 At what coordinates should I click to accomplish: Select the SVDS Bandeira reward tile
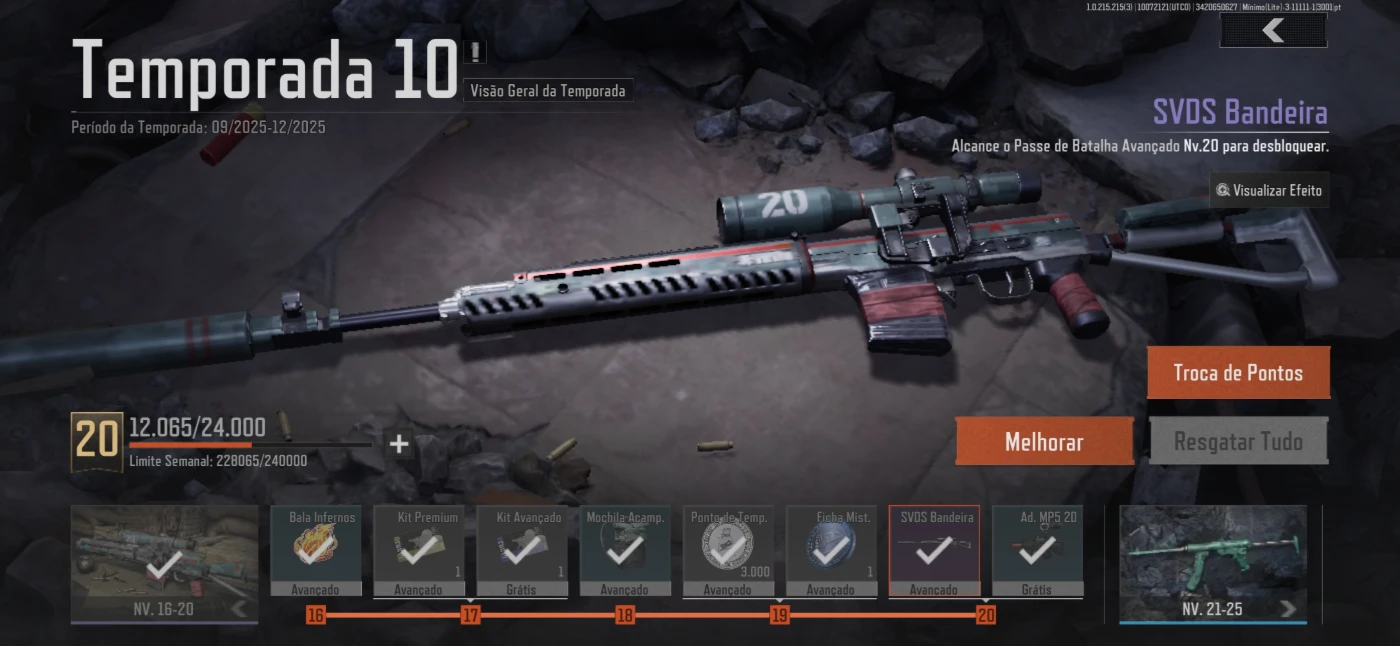[x=934, y=550]
